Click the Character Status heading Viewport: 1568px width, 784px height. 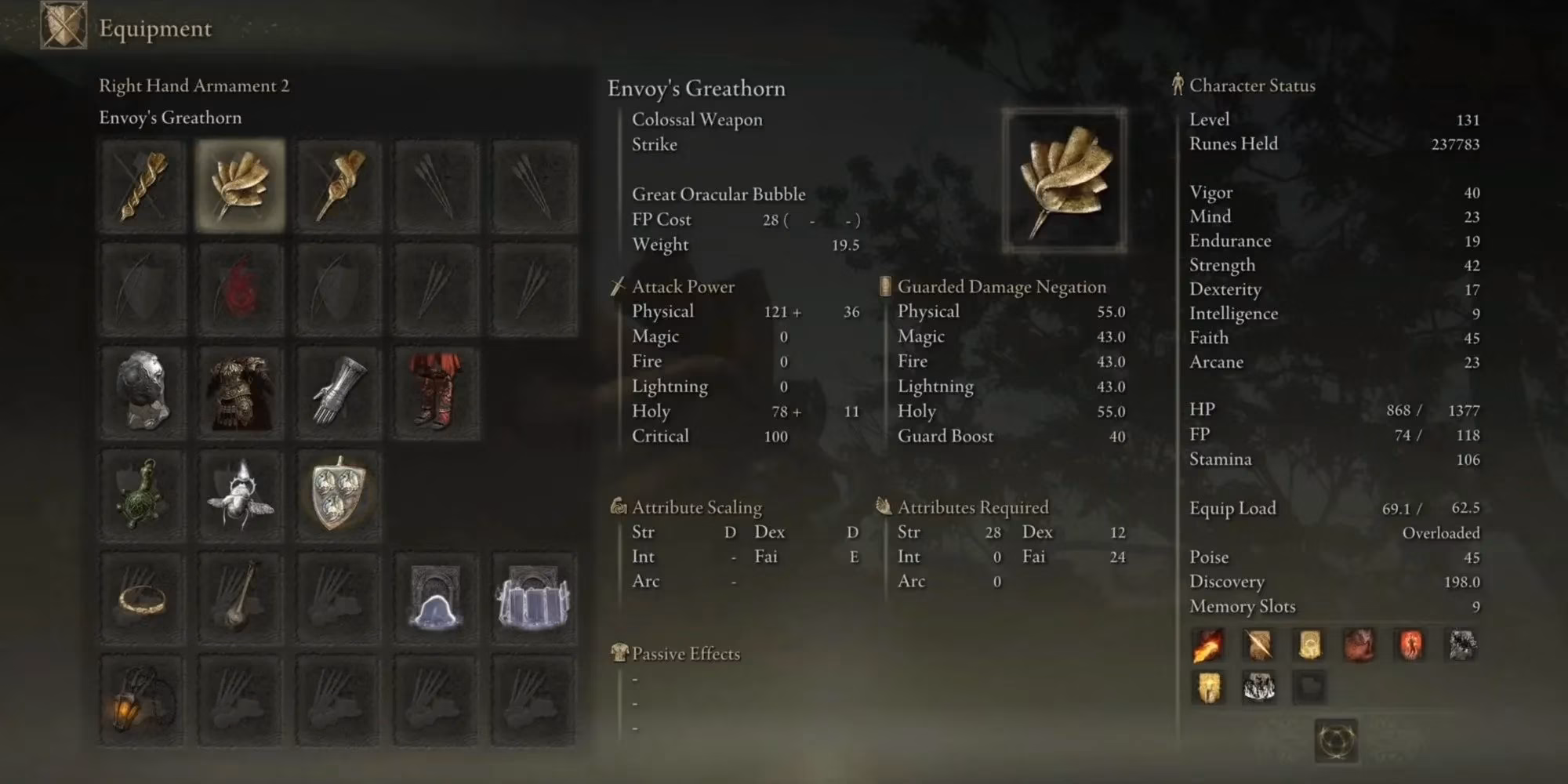[1252, 86]
